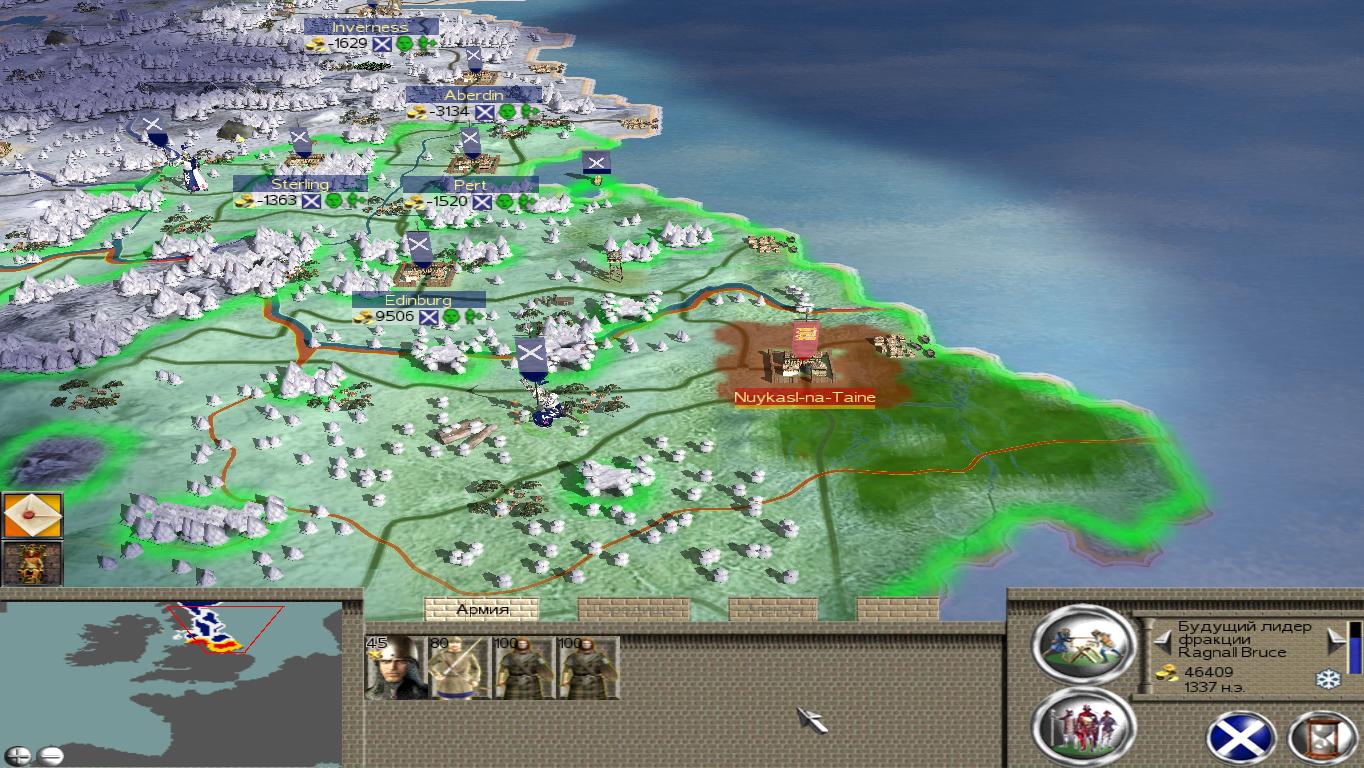Open the golden throne notification icon

click(x=33, y=563)
